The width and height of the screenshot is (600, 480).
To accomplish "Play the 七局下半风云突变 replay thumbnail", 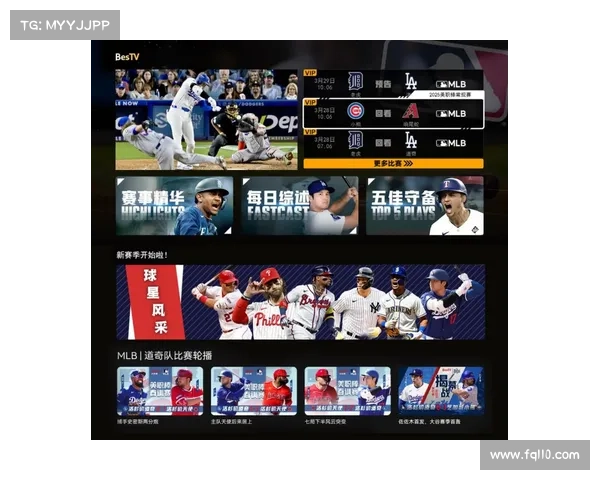I will pyautogui.click(x=347, y=391).
